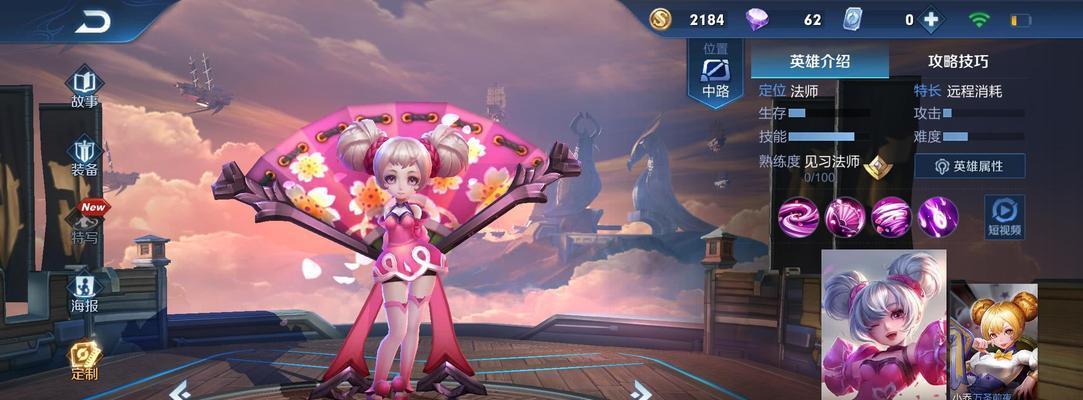Select the pink-haired skin portrait
The image size is (1083, 400).
(883, 323)
